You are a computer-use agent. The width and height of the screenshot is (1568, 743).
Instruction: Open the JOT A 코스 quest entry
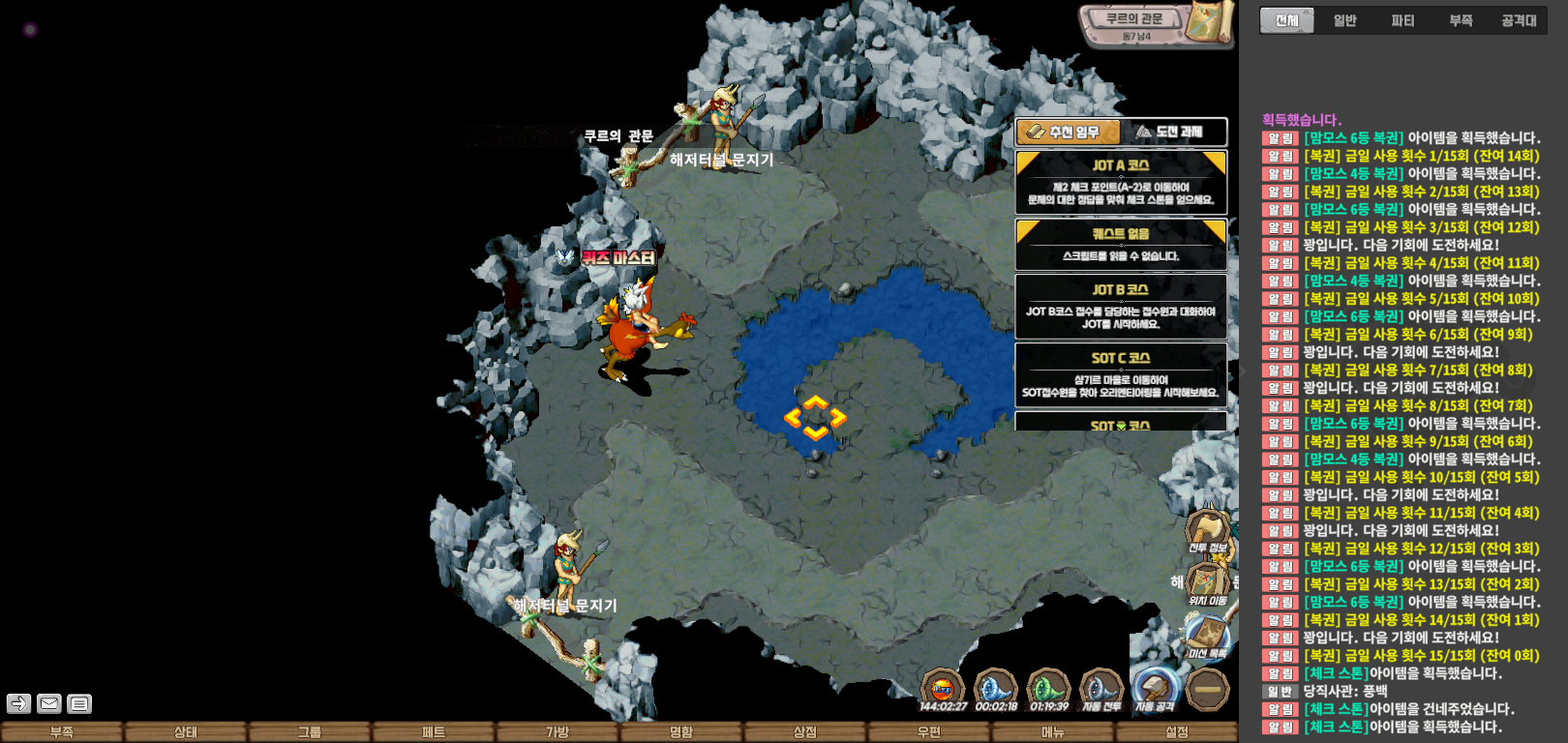tap(1121, 182)
